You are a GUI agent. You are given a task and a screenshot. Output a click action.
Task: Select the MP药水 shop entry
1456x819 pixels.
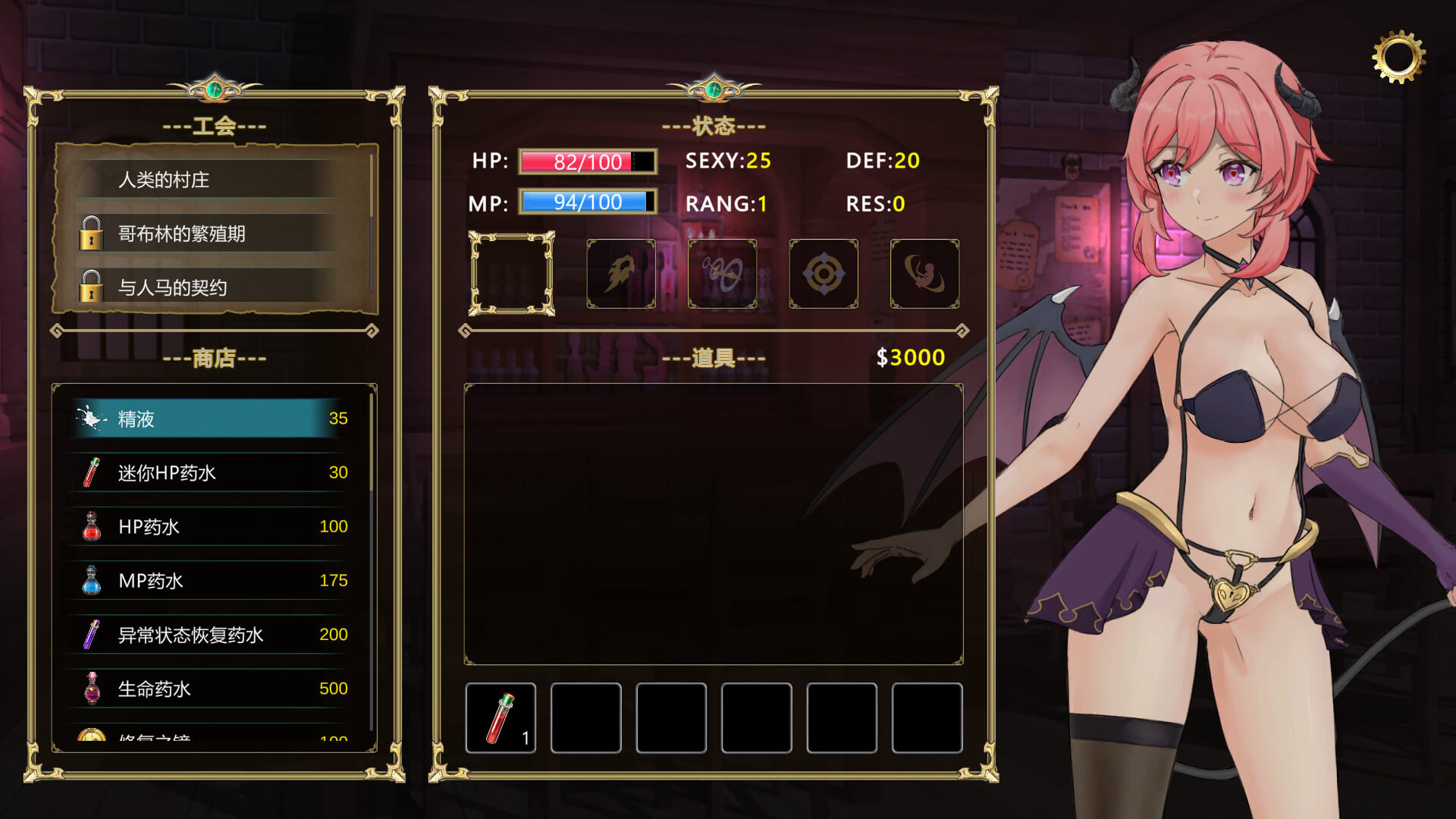(211, 581)
